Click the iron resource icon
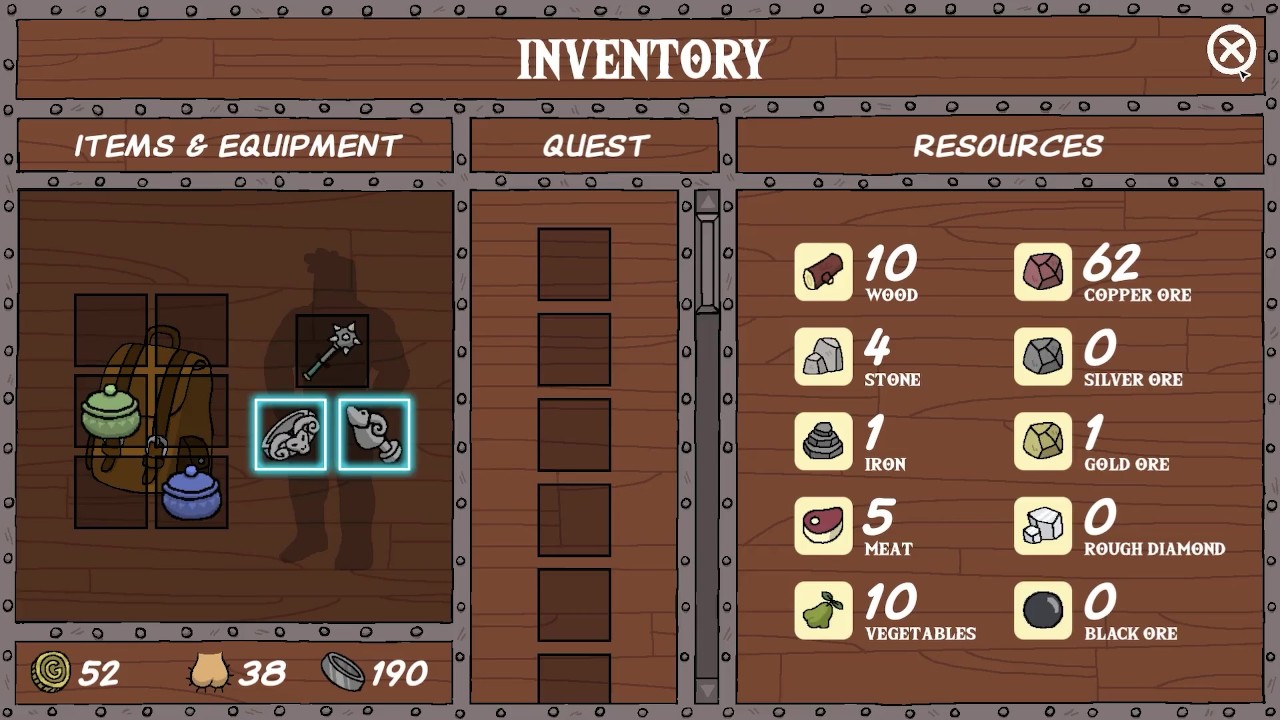Screen dimensions: 1280x720 click(x=823, y=441)
